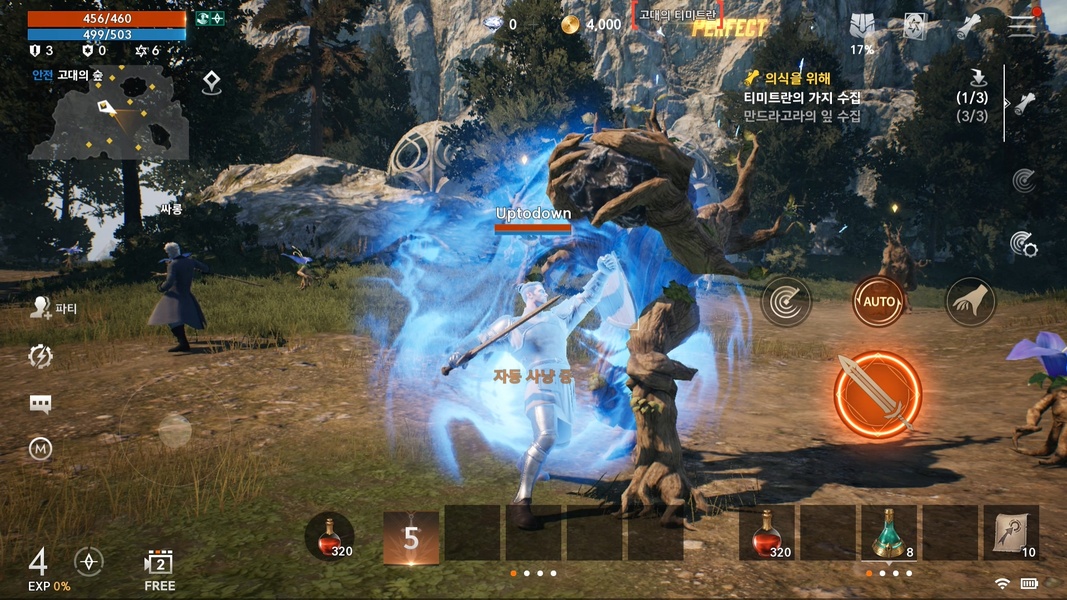Open the bag showing 17%
Screen dimensions: 1067x600
coord(862,29)
